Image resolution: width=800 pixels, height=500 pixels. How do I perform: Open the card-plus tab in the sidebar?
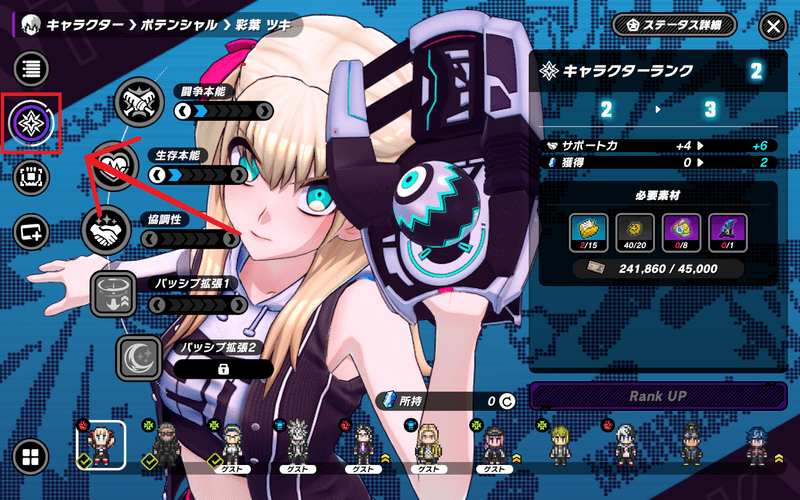coord(32,232)
